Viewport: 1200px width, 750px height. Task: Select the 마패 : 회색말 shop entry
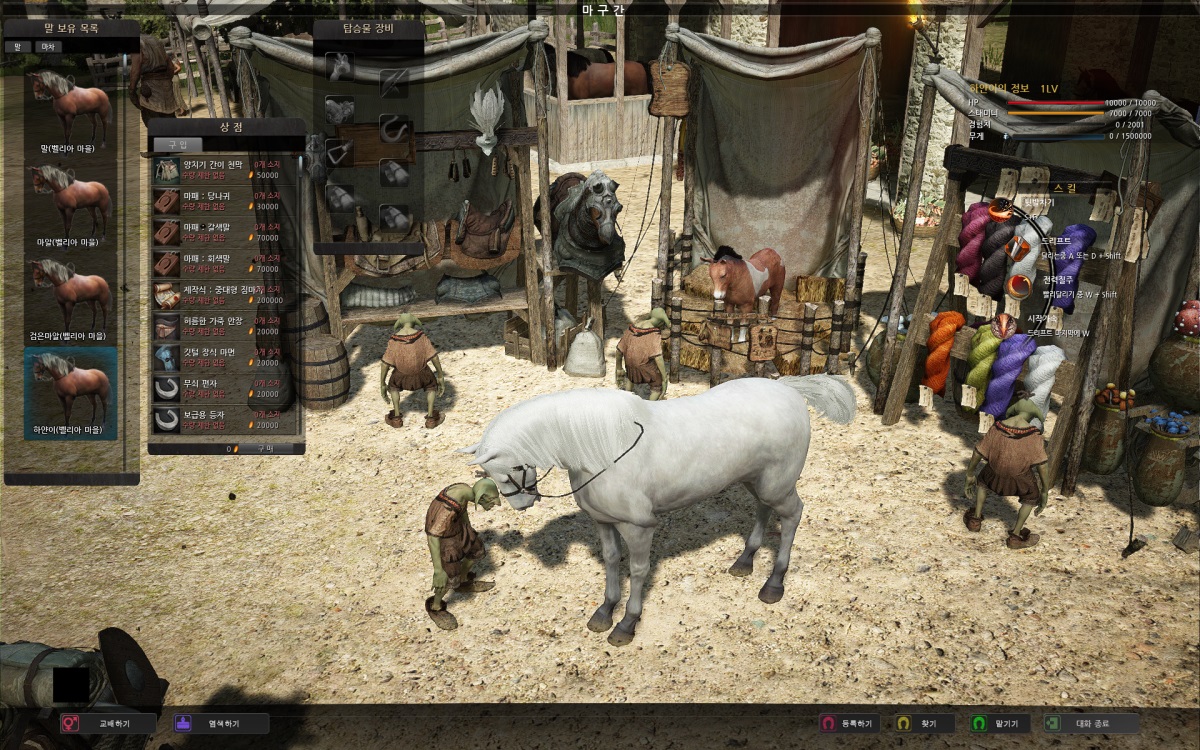224,263
